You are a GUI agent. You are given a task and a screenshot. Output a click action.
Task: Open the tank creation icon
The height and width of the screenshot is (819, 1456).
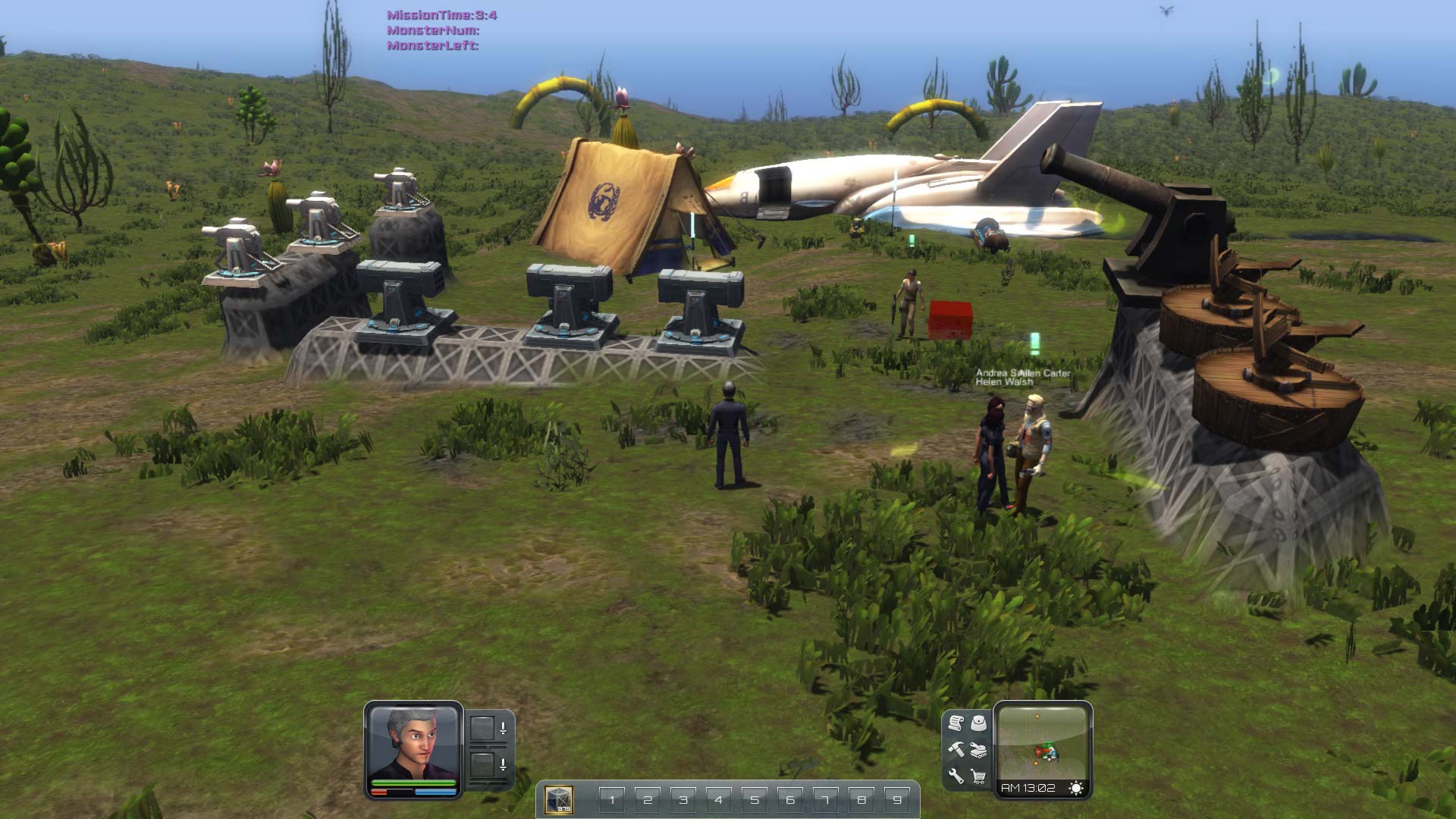(979, 750)
